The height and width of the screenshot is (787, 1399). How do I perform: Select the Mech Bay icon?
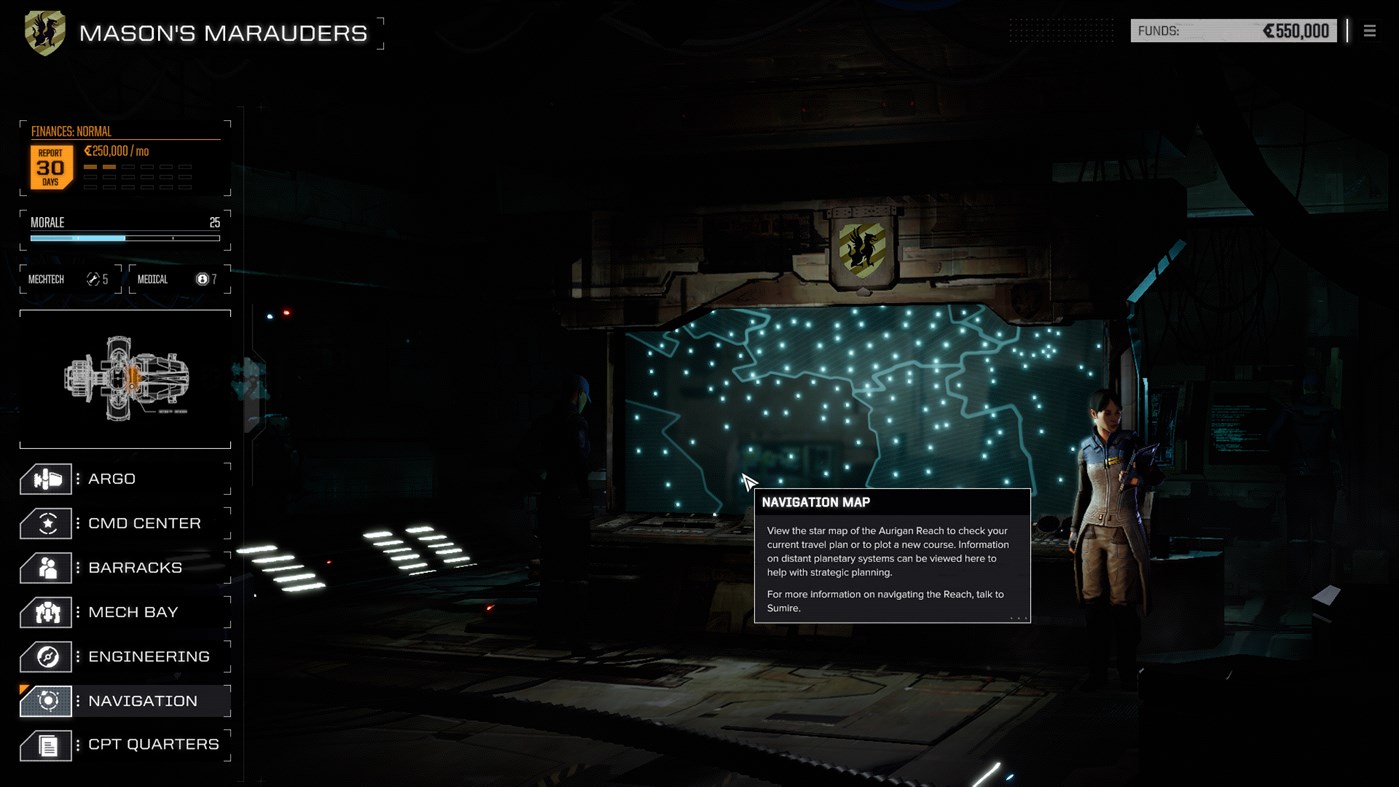pos(45,611)
